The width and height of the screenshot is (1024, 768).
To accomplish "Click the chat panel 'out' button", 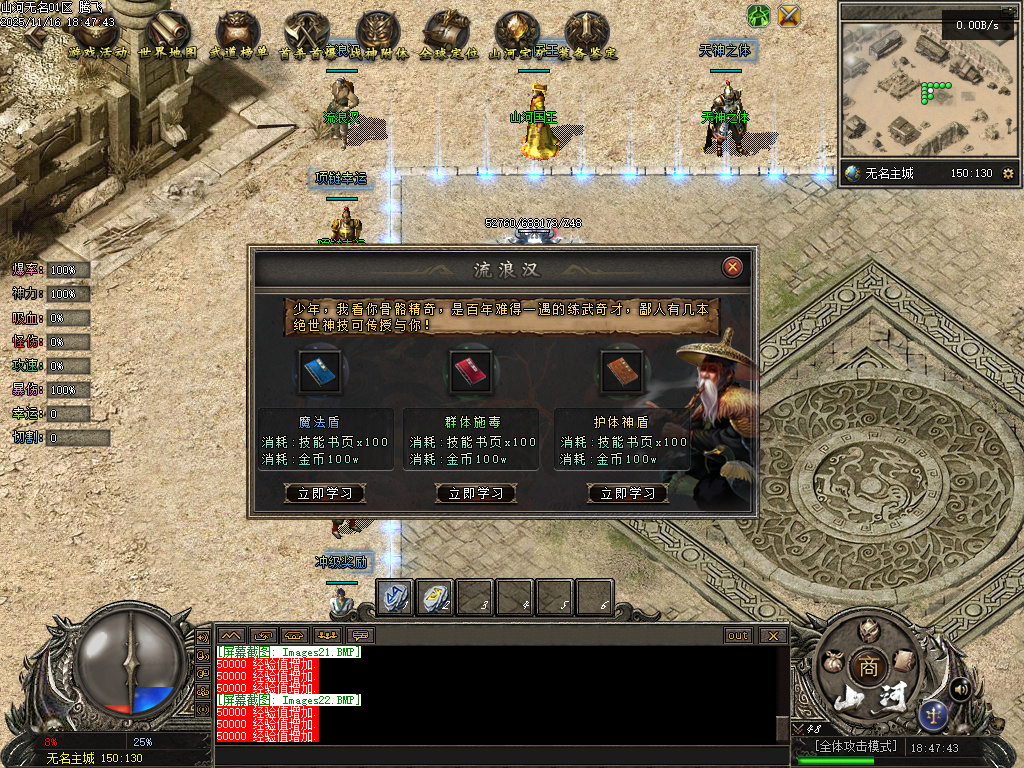I will coord(738,635).
